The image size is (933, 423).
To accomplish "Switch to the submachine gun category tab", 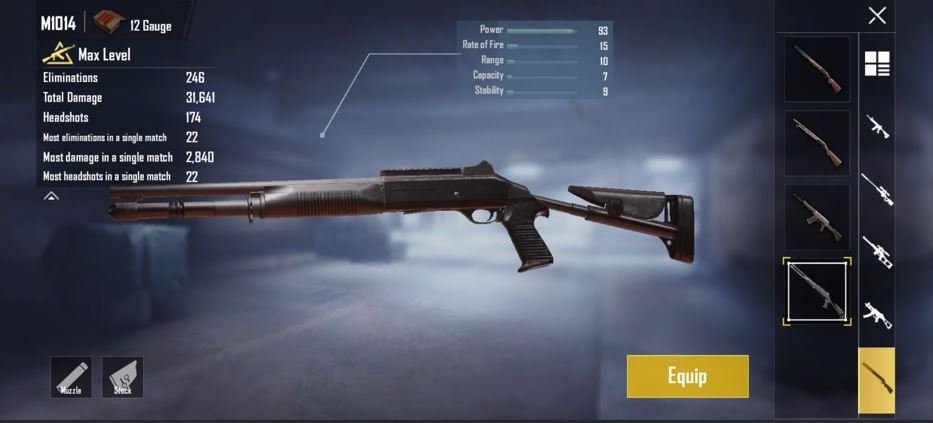I will pos(877,315).
